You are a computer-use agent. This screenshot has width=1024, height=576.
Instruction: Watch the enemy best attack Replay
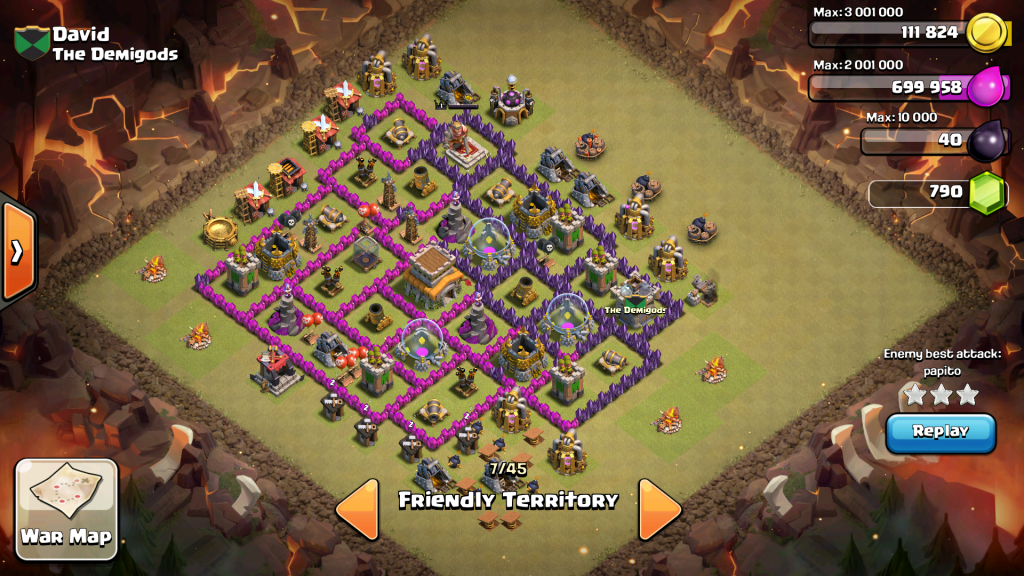[x=940, y=432]
